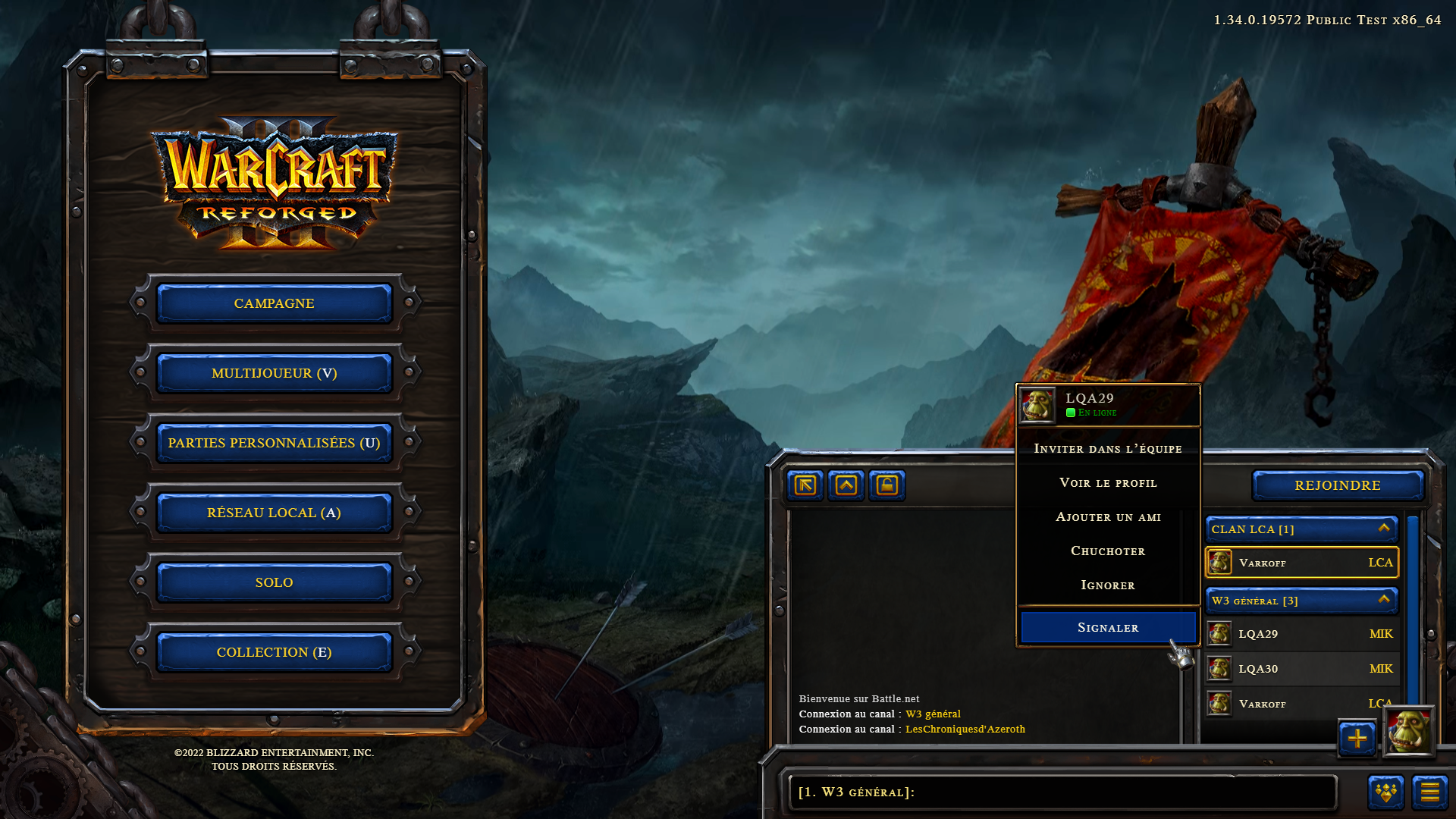Report player with Signaler
The width and height of the screenshot is (1456, 819).
1107,628
